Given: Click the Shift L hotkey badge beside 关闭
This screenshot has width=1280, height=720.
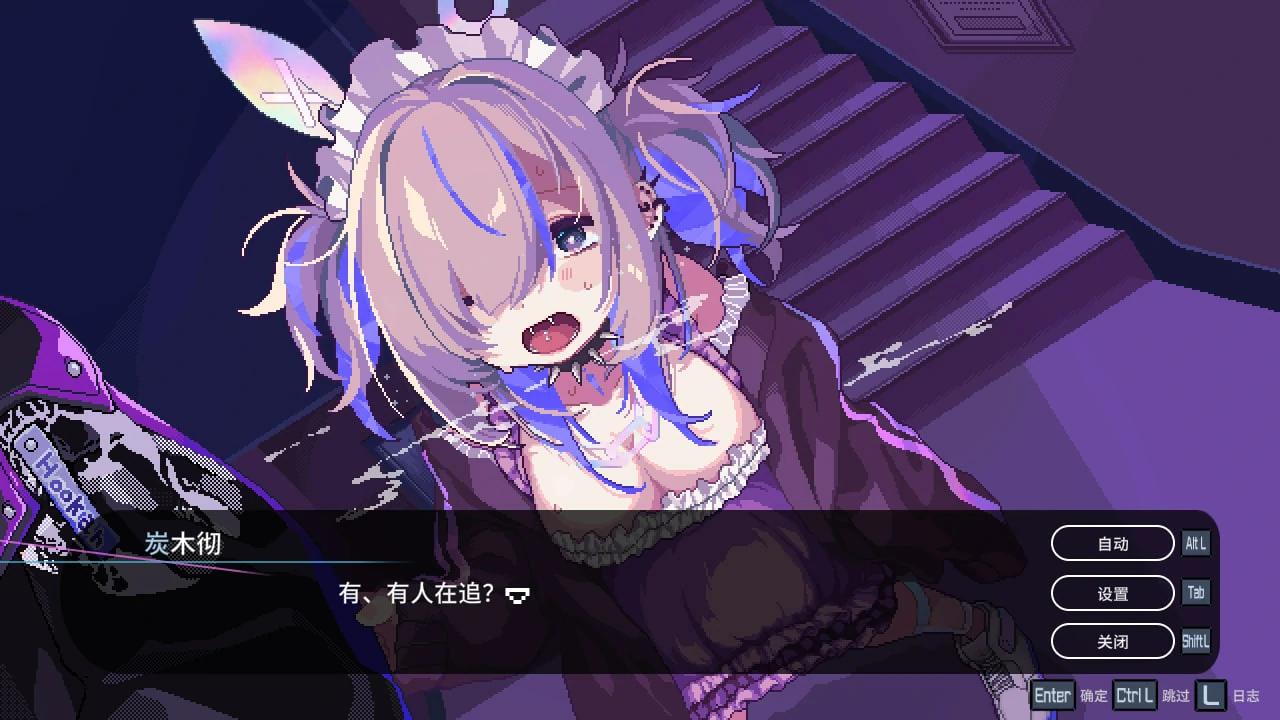Looking at the screenshot, I should pos(1196,641).
